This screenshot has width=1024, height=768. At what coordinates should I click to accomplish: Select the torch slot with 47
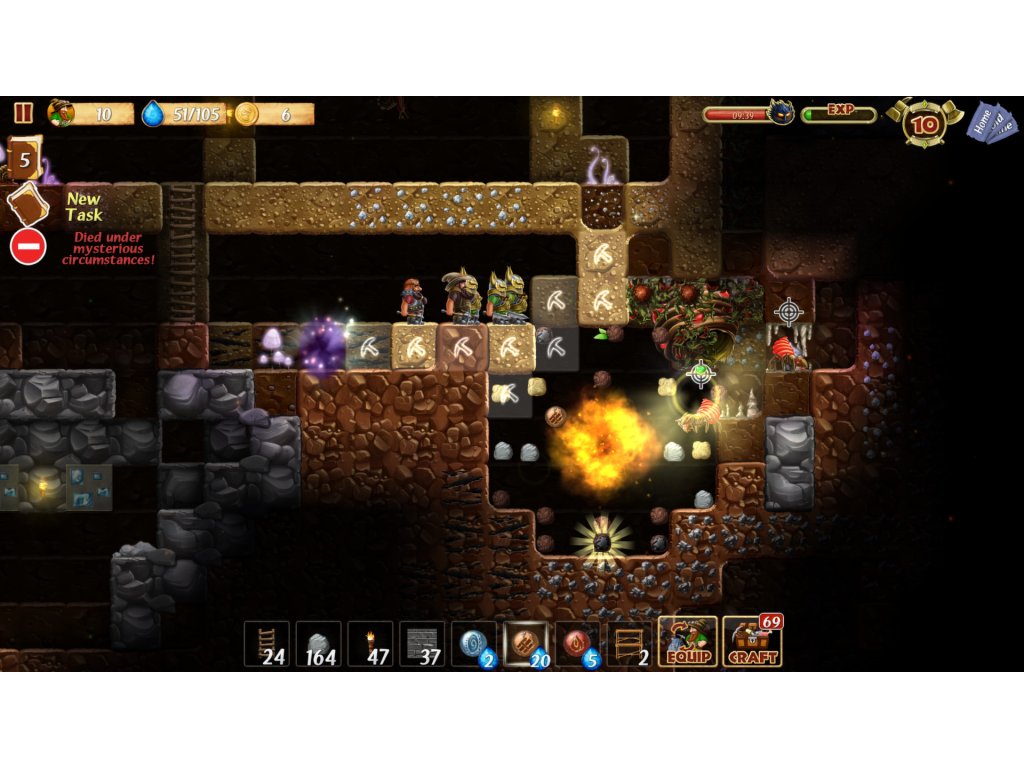[370, 644]
